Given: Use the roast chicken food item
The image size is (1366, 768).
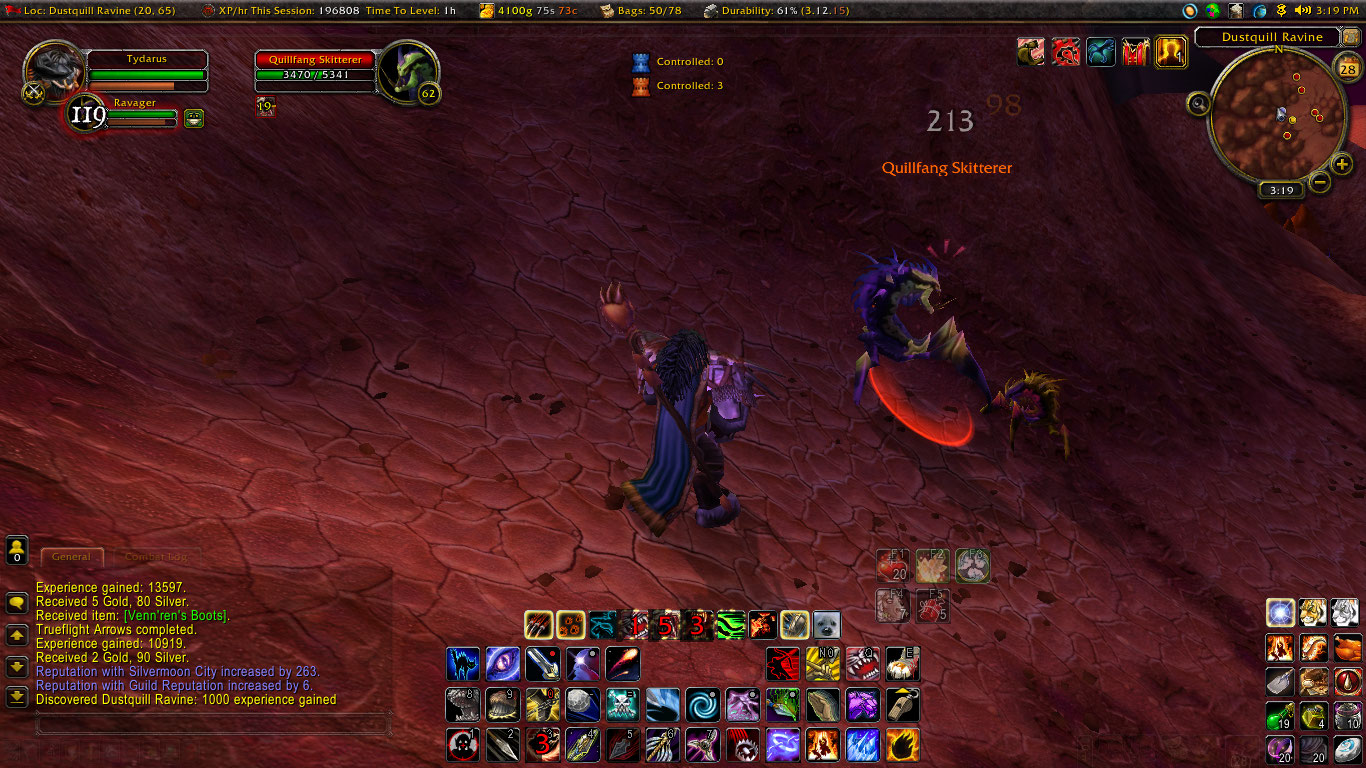Looking at the screenshot, I should (1347, 648).
